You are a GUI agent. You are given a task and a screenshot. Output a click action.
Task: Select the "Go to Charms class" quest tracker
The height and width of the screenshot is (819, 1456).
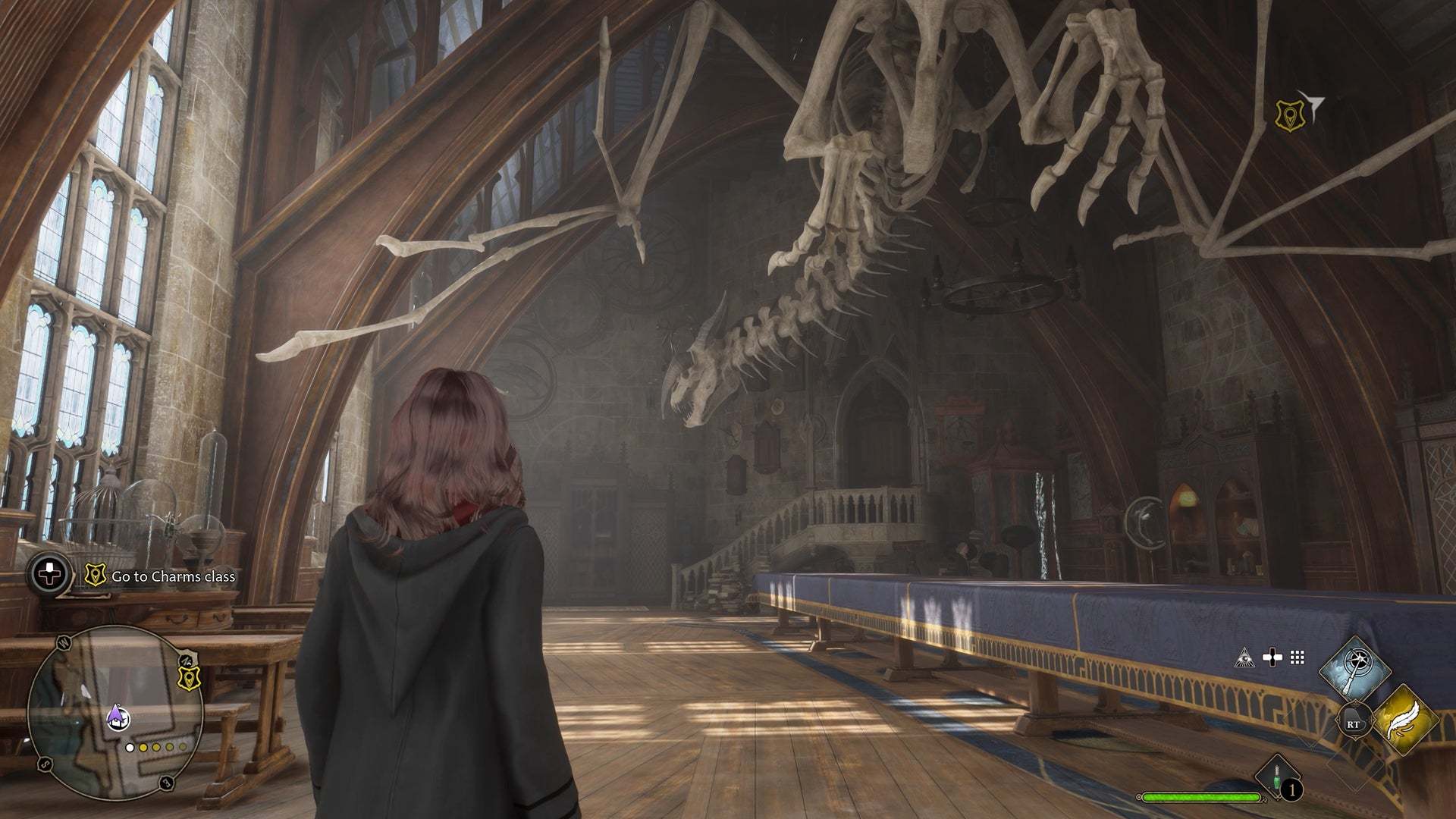[x=173, y=576]
